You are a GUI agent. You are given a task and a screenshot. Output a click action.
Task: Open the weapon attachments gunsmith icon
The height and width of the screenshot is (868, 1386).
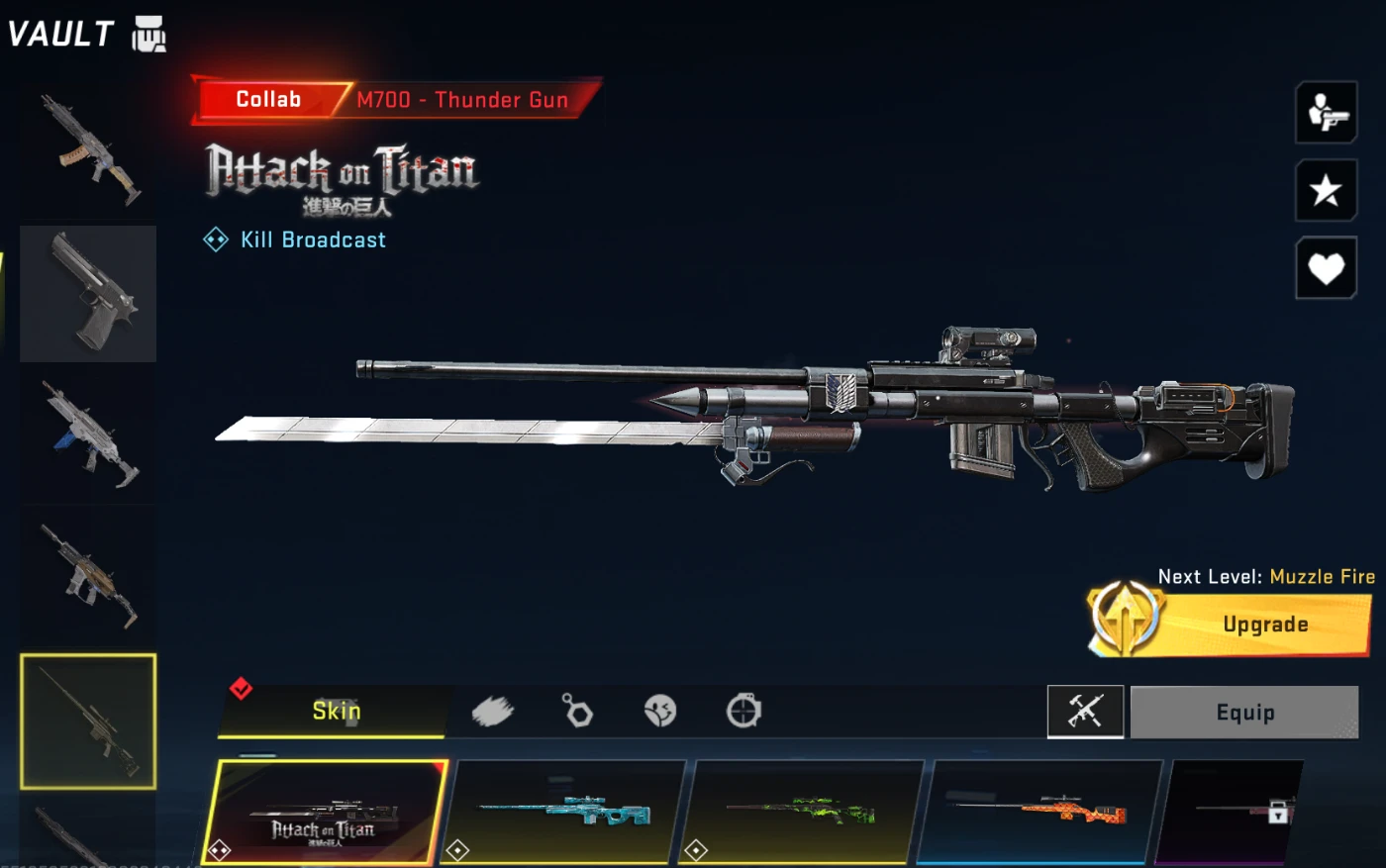[1085, 712]
